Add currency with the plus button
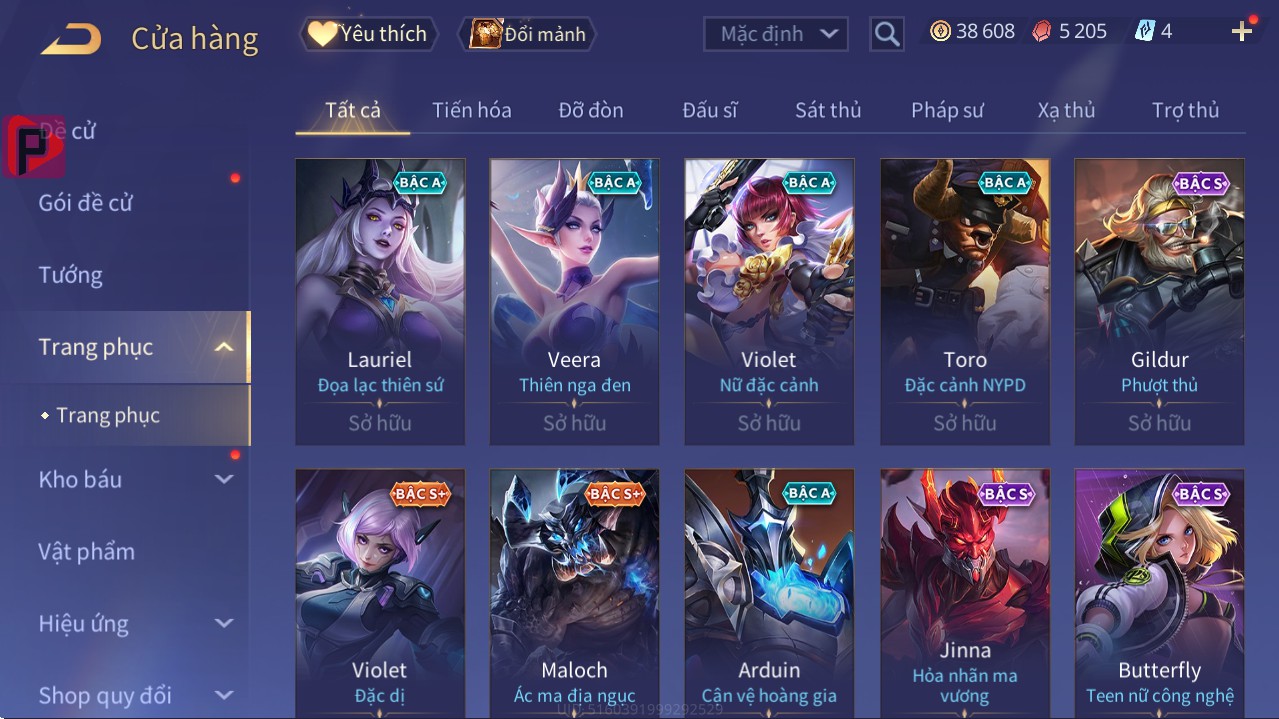Image resolution: width=1279 pixels, height=719 pixels. pyautogui.click(x=1242, y=32)
